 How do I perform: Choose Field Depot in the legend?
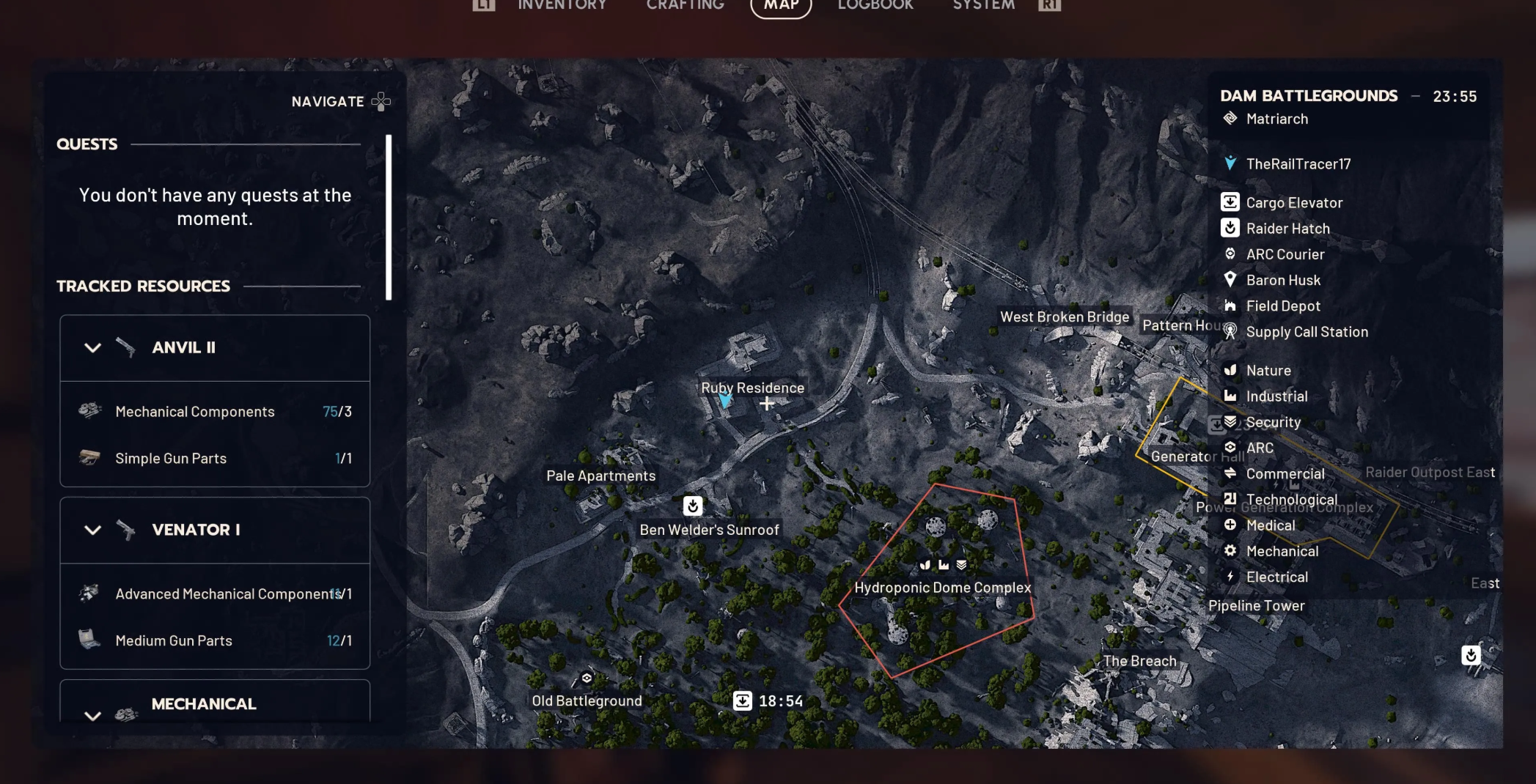coord(1282,306)
